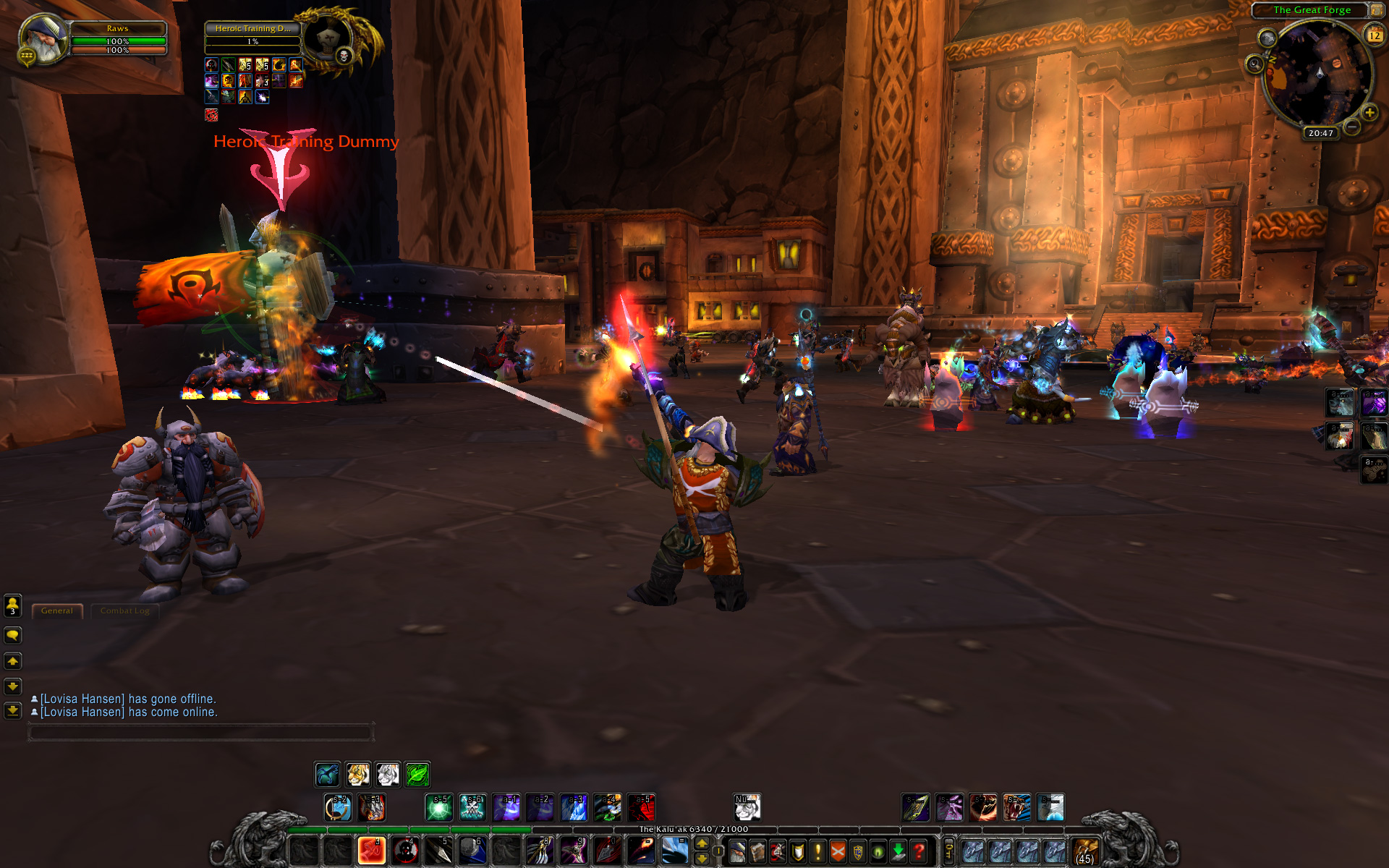Viewport: 1389px width, 868px height.
Task: Open the quest log exclamation mark icon
Action: point(818,851)
